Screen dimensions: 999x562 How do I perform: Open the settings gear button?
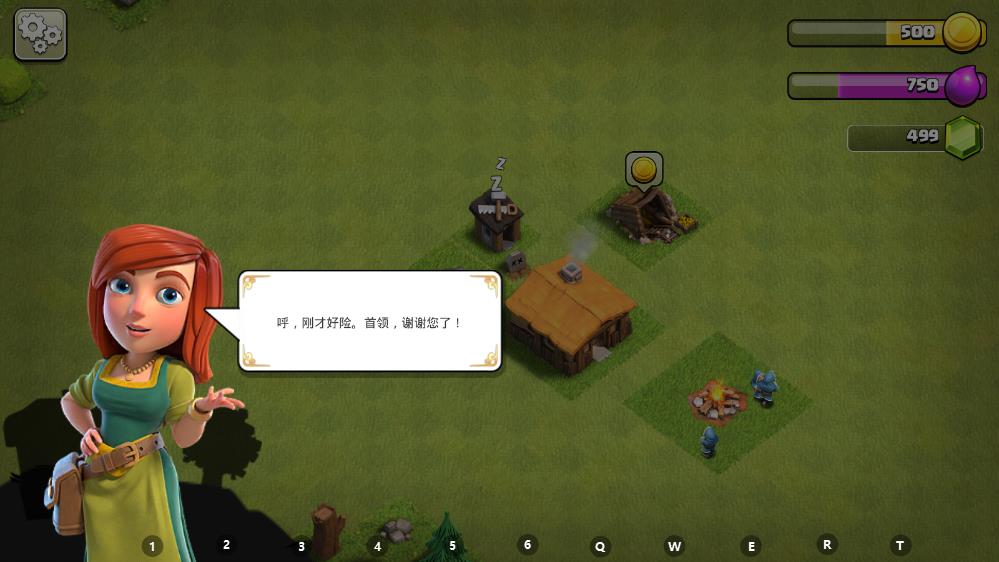40,35
